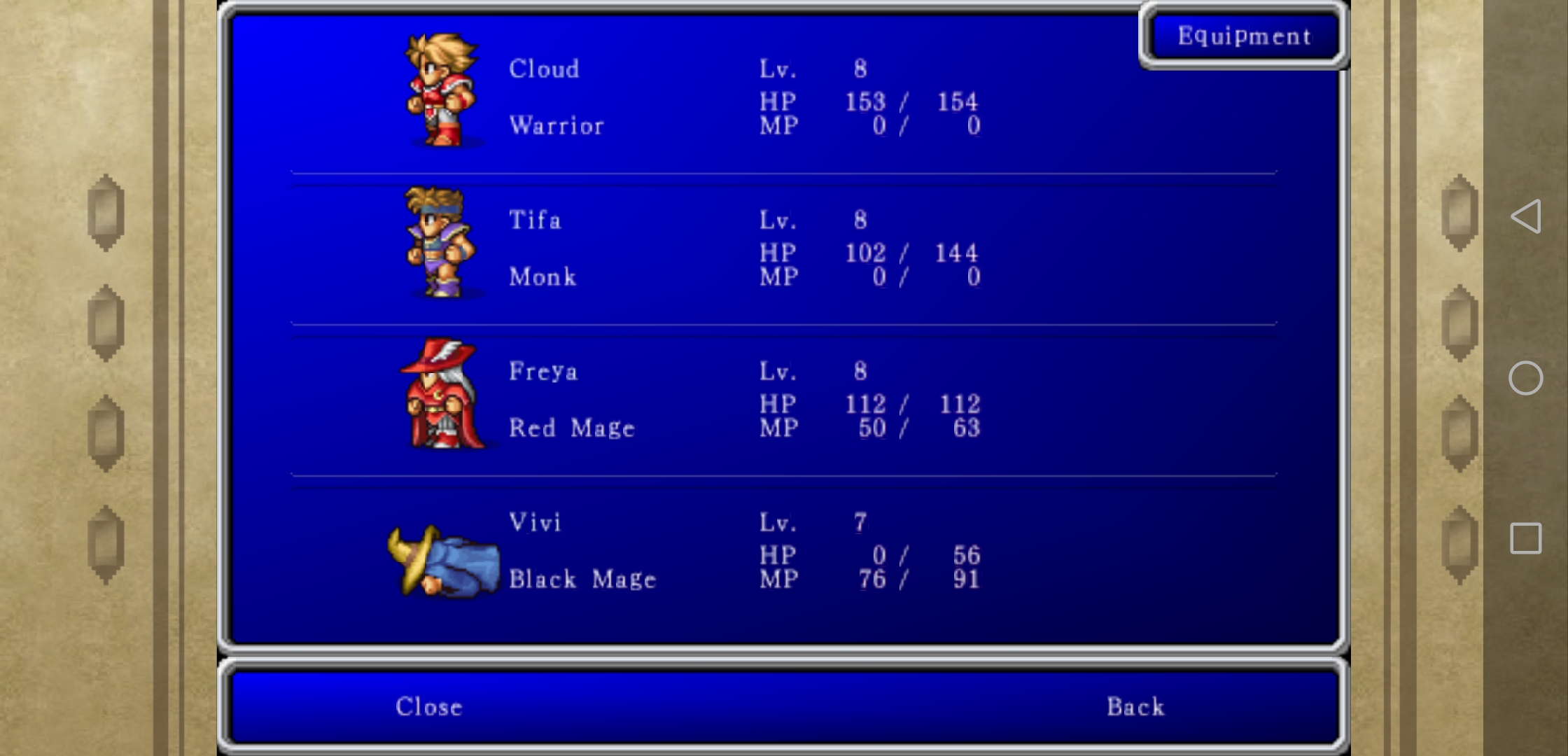Close the menu with the Close button
The width and height of the screenshot is (1568, 756).
tap(428, 707)
